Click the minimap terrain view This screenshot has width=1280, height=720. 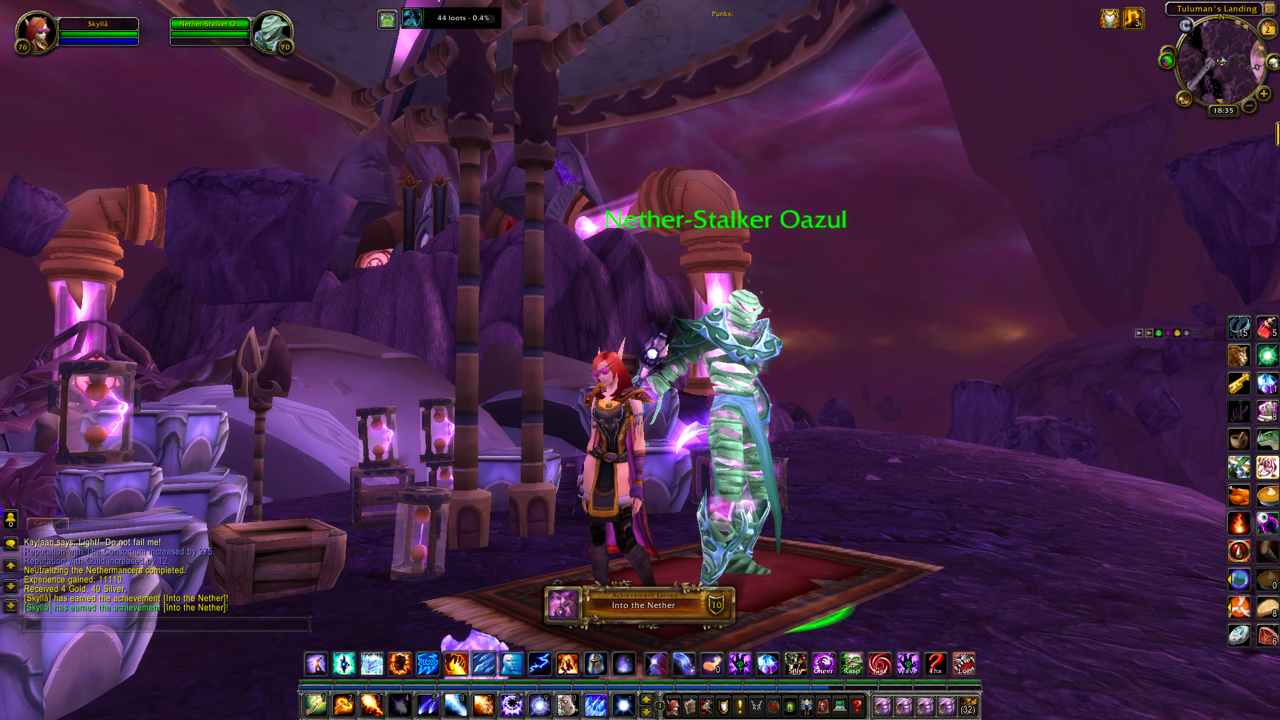[x=1220, y=62]
